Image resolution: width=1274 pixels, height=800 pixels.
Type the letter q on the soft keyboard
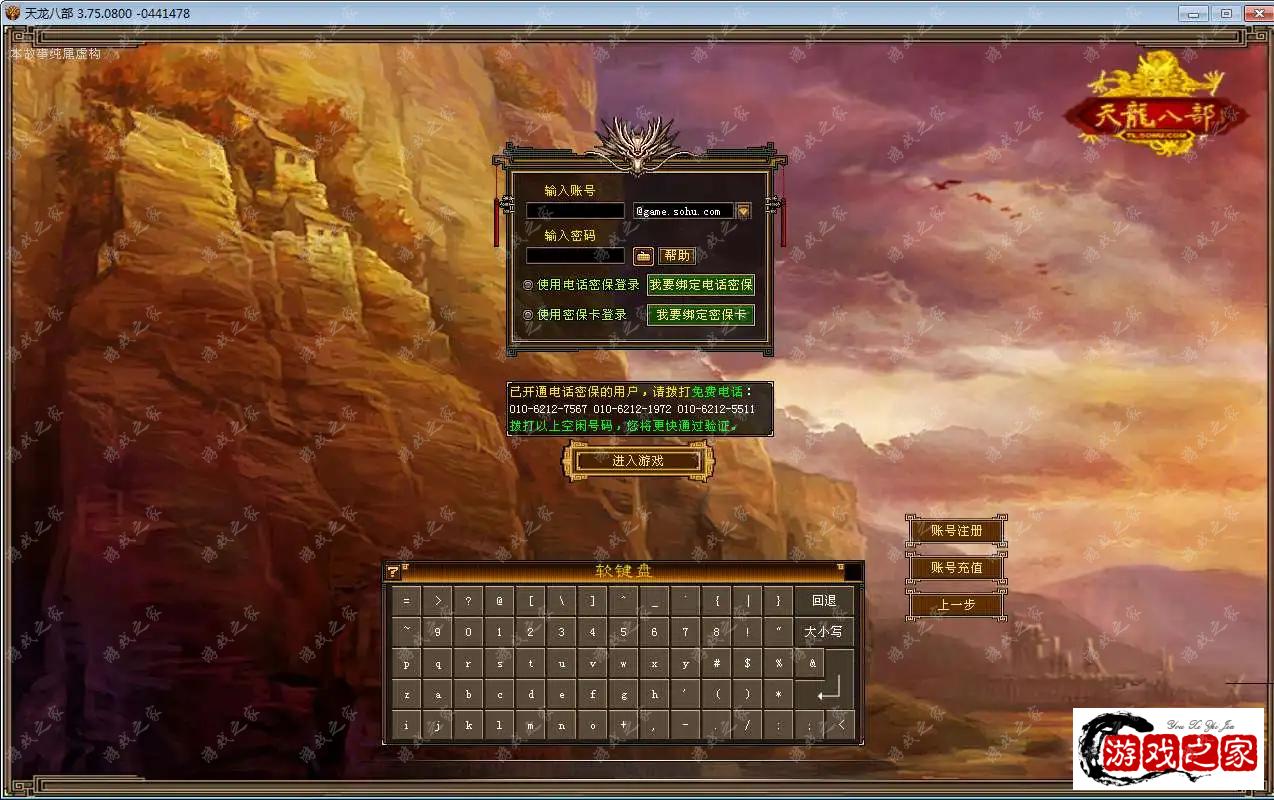[x=438, y=663]
